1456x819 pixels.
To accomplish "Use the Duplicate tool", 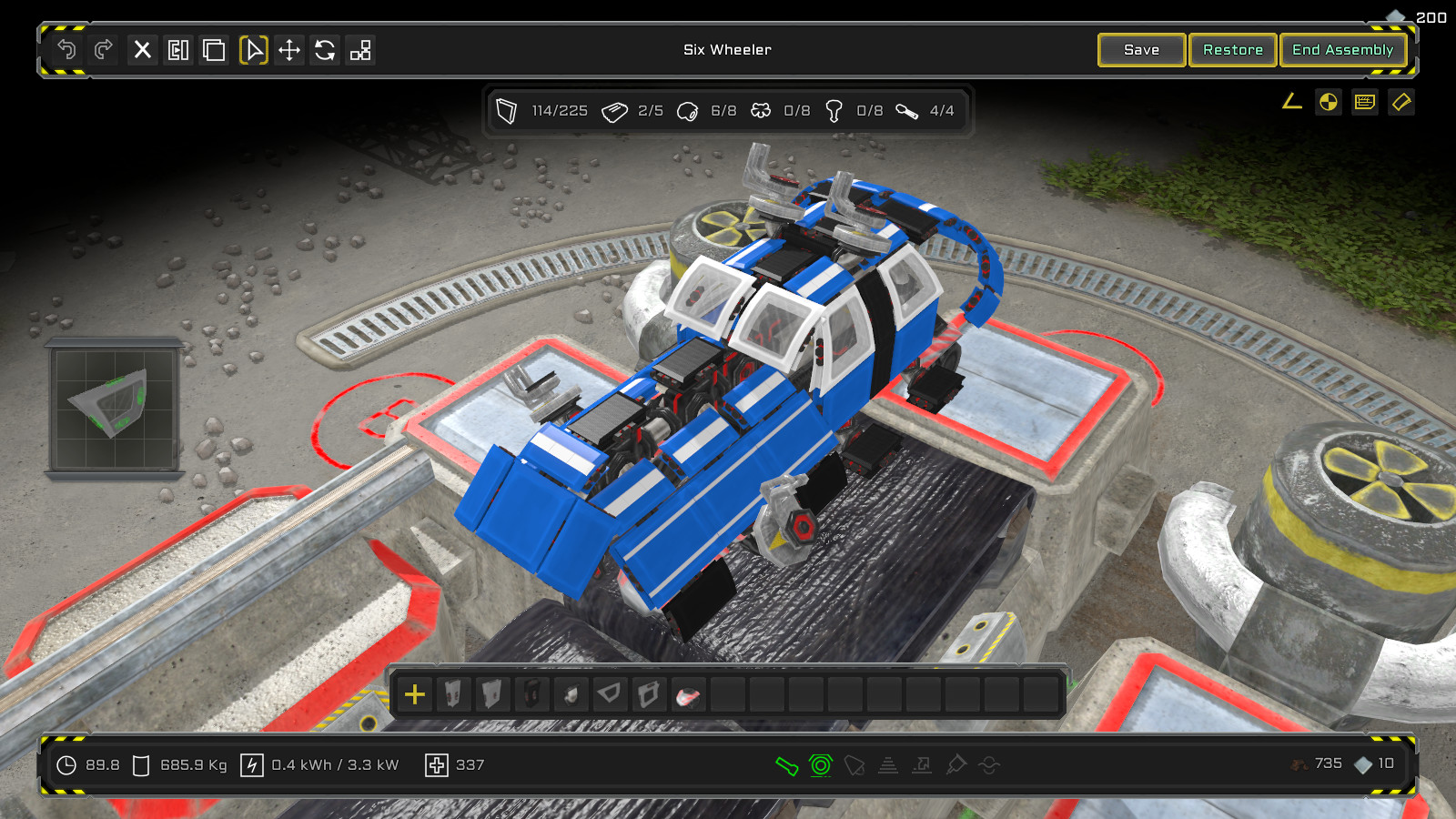I will click(214, 51).
